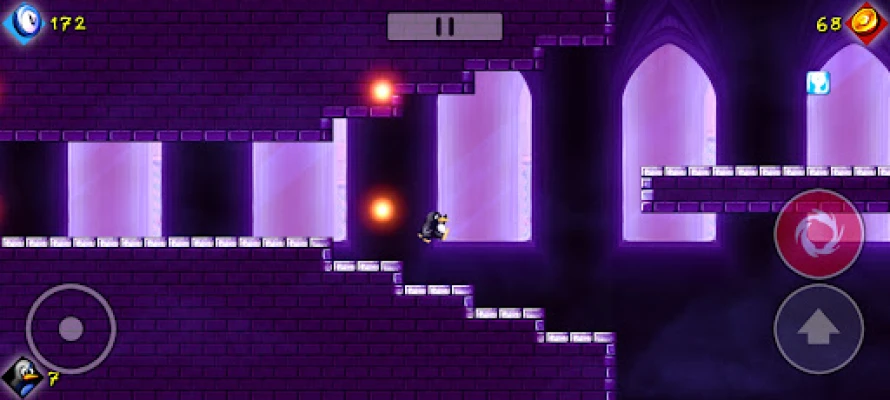Viewport: 890px width, 400px height.
Task: Touch the virtual joystick pad
Action: [x=70, y=328]
